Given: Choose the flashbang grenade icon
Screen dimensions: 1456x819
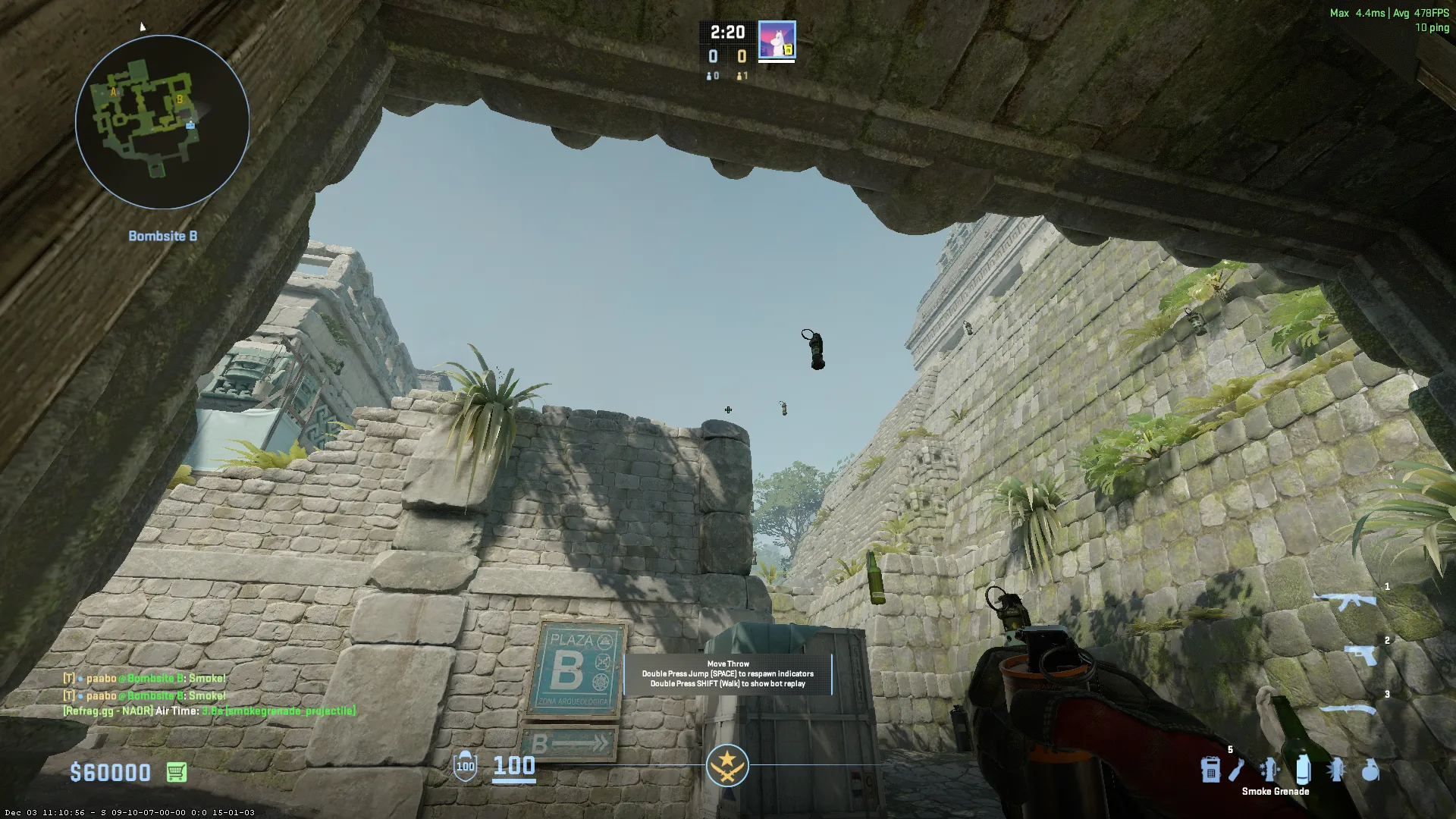Looking at the screenshot, I should pos(1336,770).
